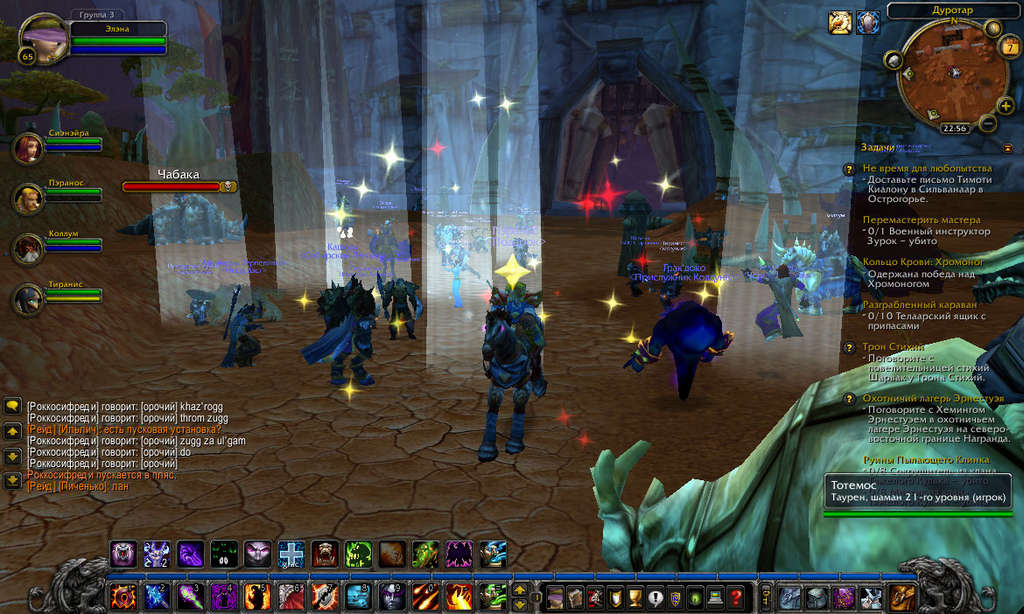Viewport: 1024px width, 614px height.
Task: Activate the white cross ability on upper bar
Action: pyautogui.click(x=291, y=554)
